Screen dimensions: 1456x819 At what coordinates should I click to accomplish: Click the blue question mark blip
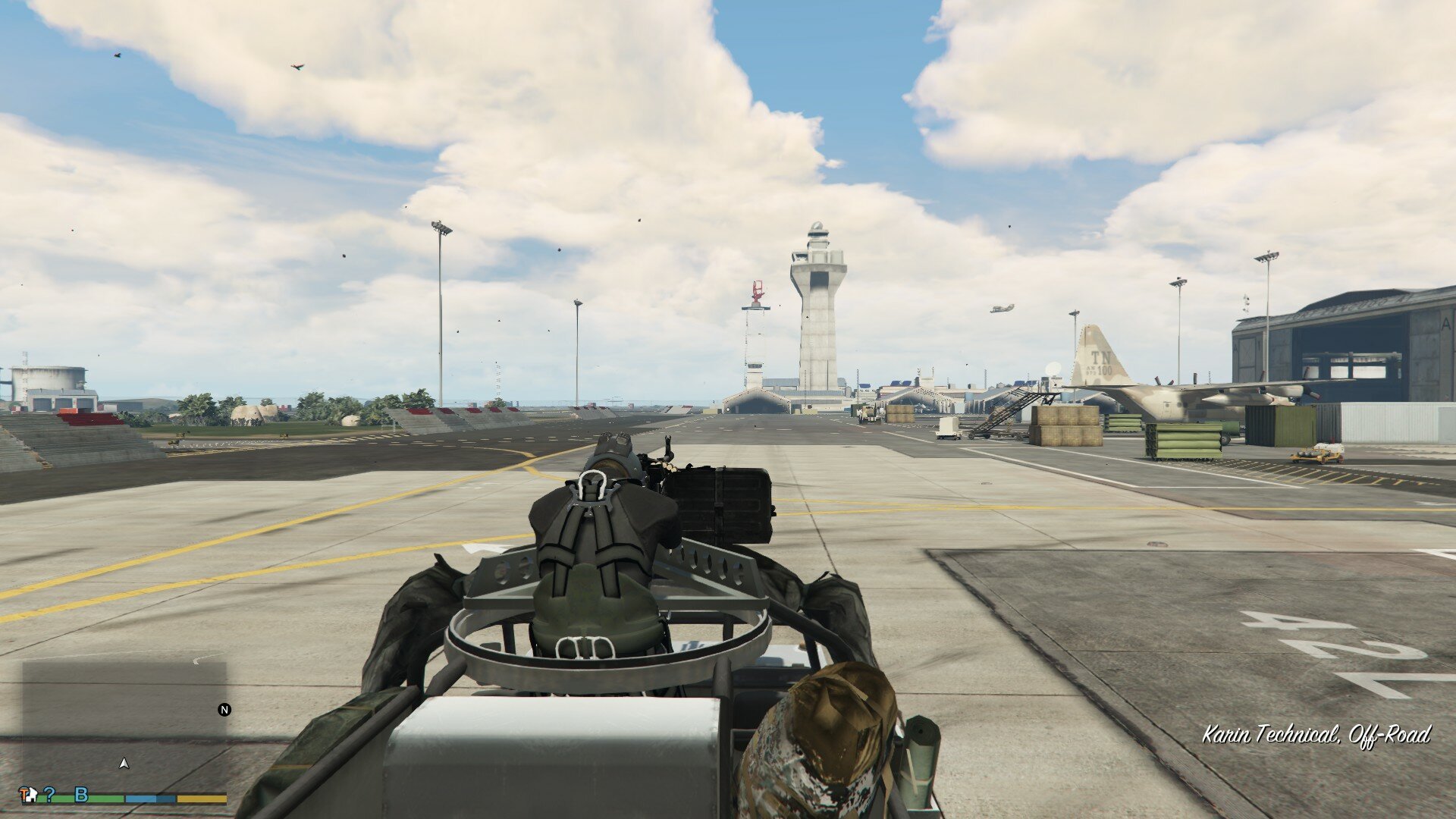tap(50, 795)
